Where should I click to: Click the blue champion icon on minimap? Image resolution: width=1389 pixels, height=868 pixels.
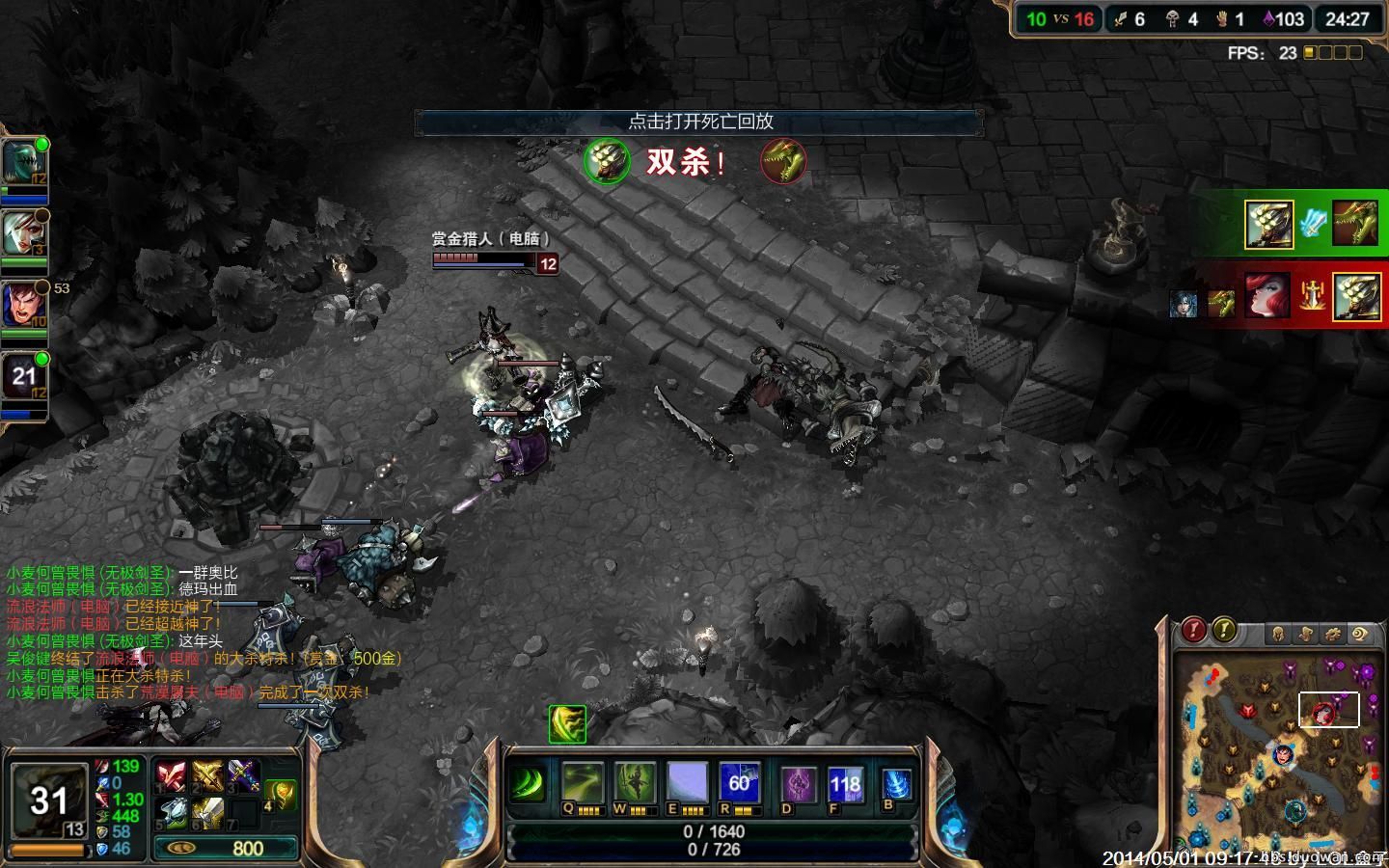pos(1284,754)
